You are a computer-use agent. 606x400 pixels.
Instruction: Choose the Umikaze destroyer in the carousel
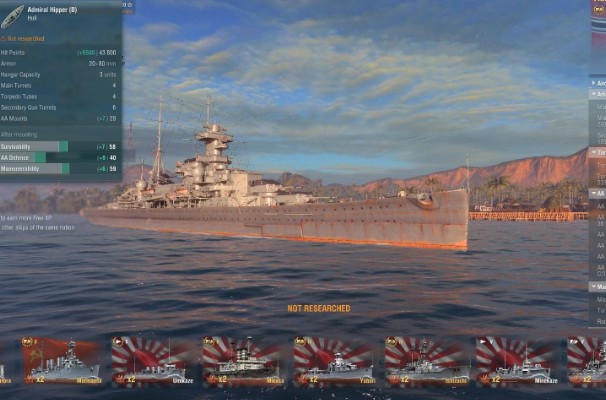point(150,361)
